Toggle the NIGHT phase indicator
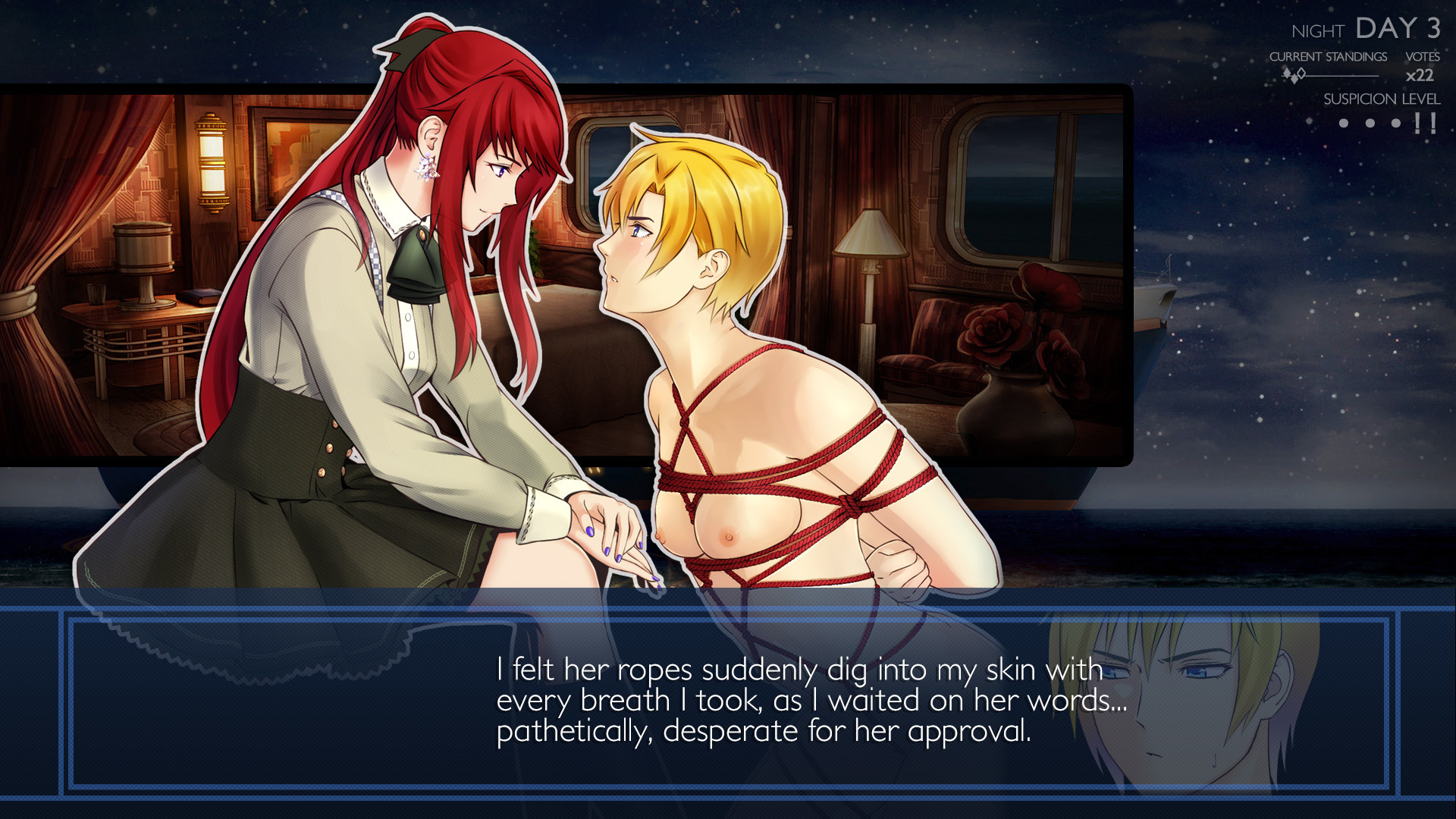 click(x=1316, y=32)
